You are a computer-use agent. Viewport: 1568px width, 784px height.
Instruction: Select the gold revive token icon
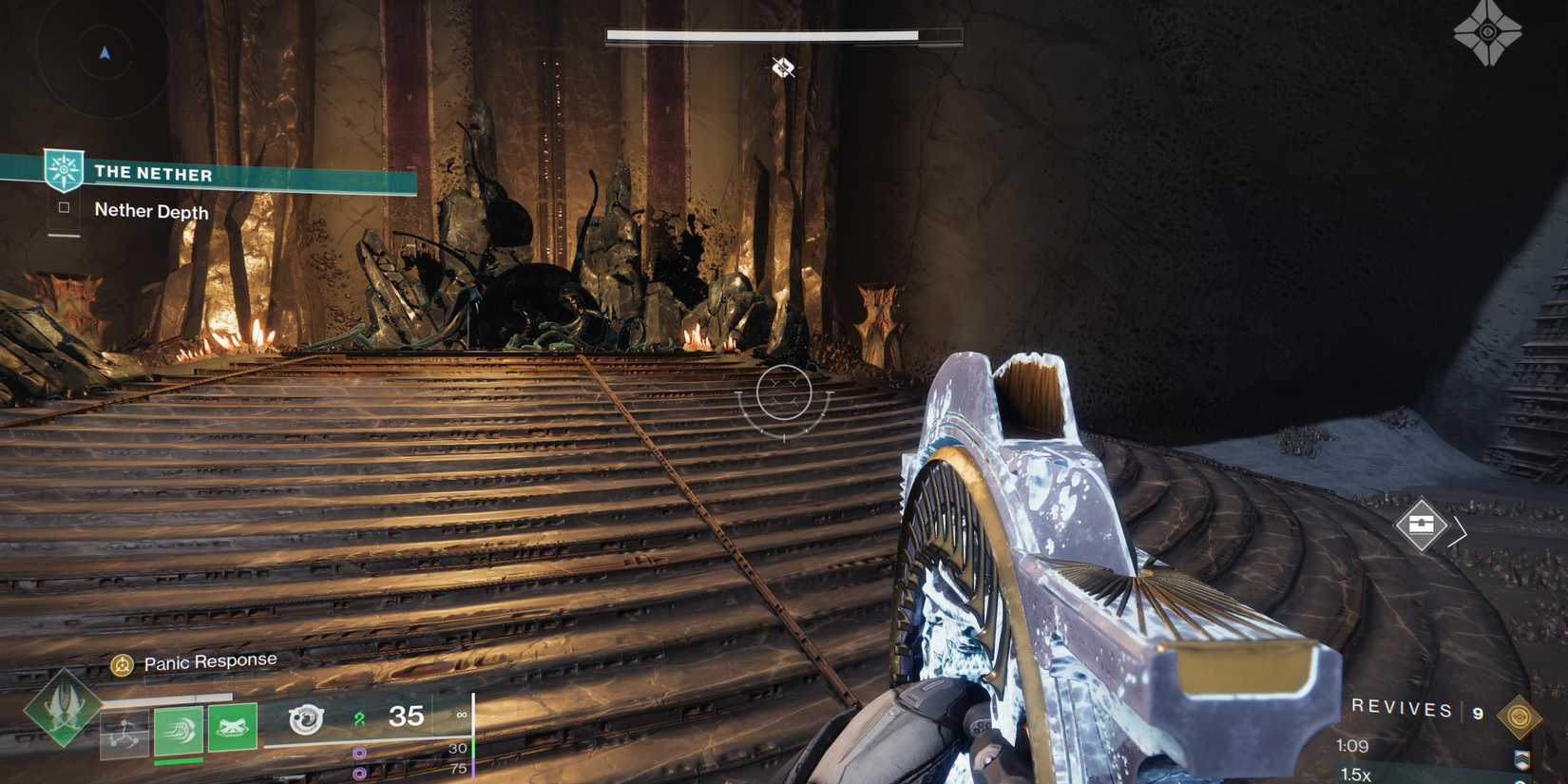click(x=1519, y=716)
